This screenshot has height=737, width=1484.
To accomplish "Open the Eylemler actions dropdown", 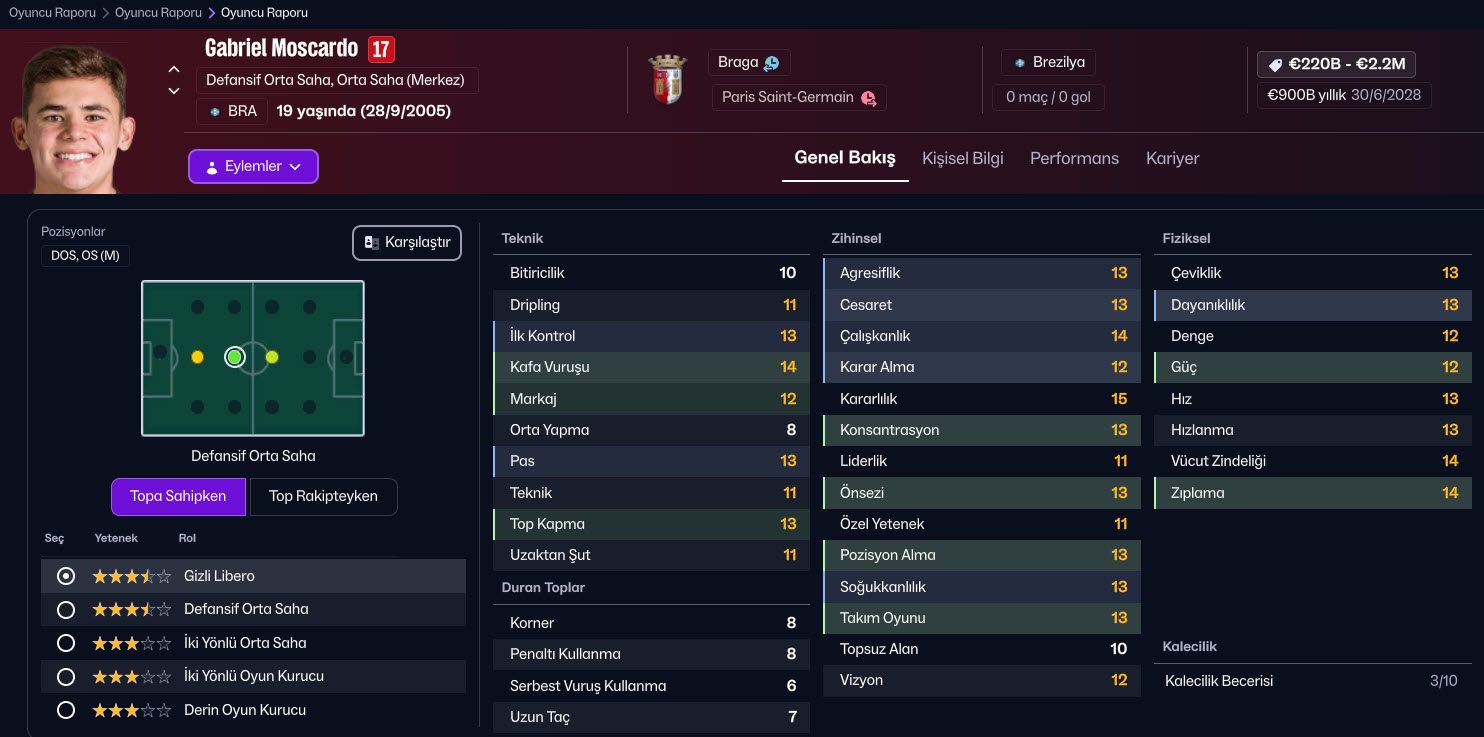I will point(253,167).
